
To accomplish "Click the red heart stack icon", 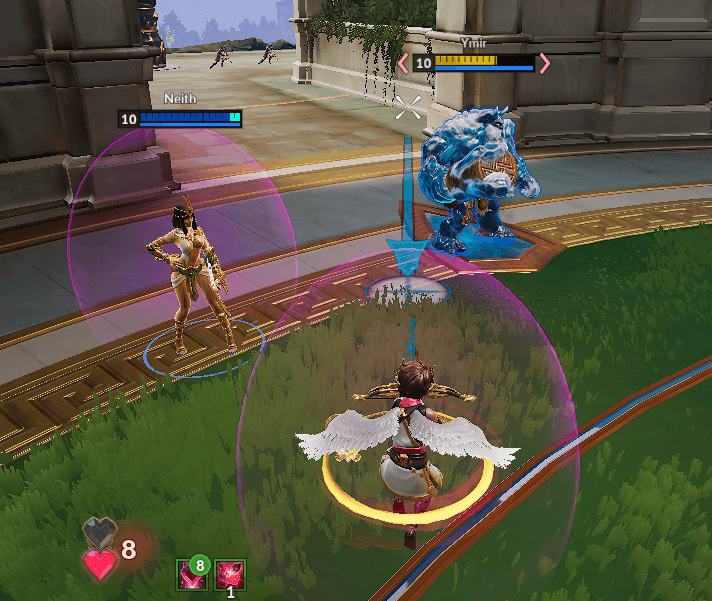I will pyautogui.click(x=99, y=565).
